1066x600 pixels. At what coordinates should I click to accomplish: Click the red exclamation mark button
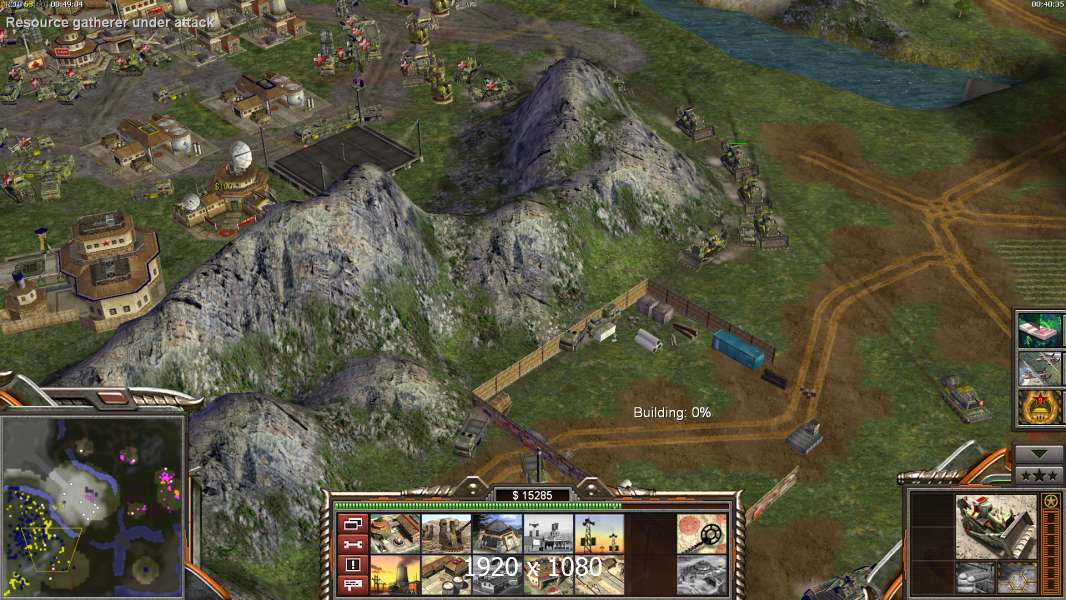pyautogui.click(x=351, y=564)
